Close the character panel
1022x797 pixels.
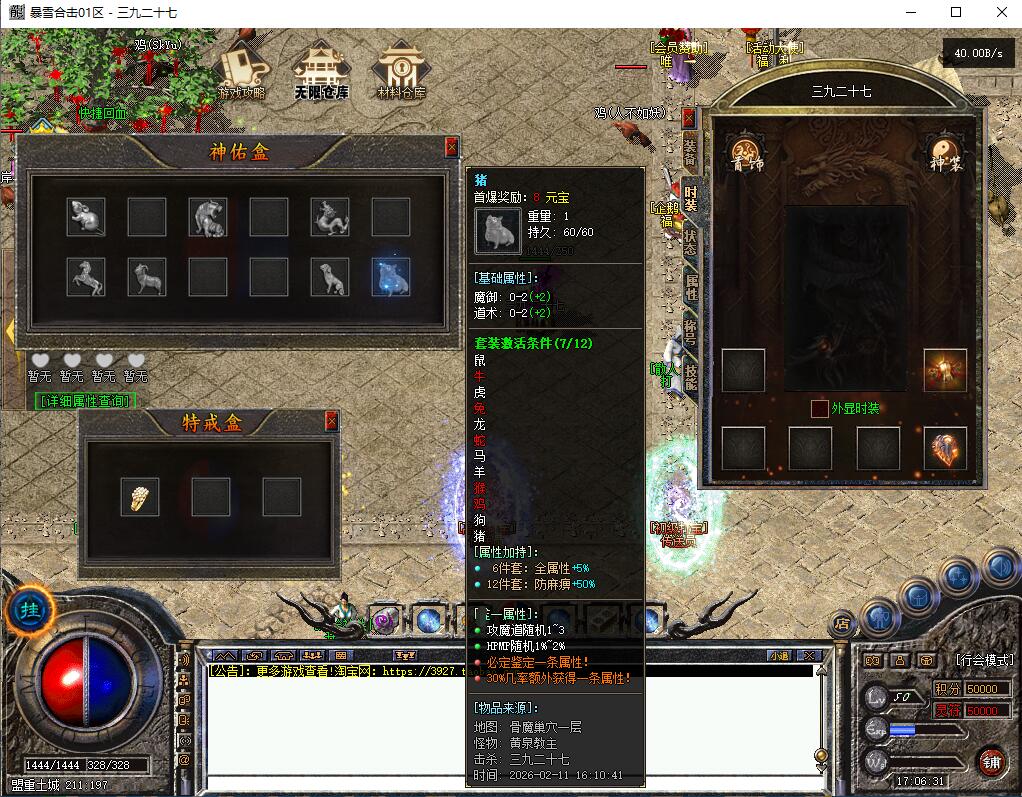(x=688, y=117)
